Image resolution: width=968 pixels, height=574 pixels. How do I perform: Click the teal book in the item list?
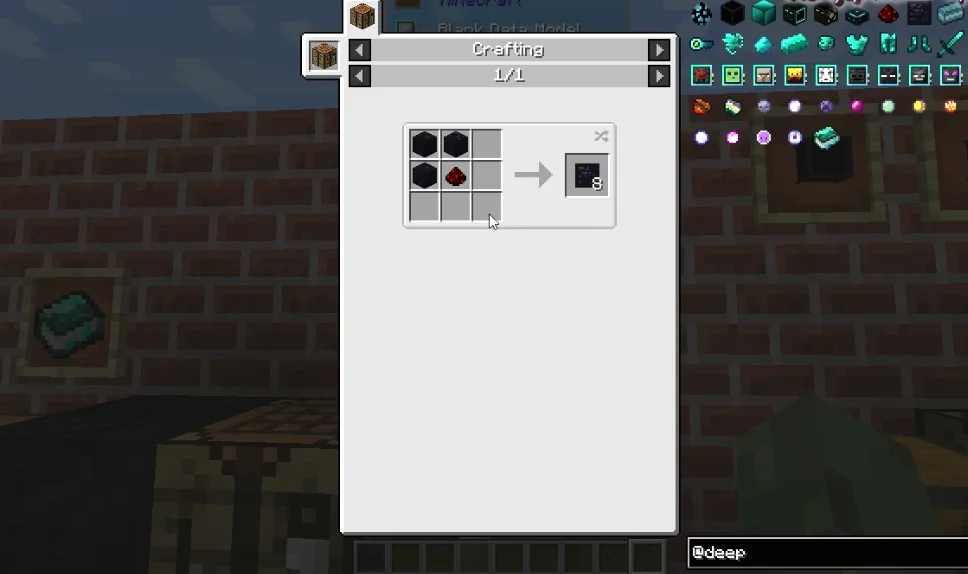point(826,138)
